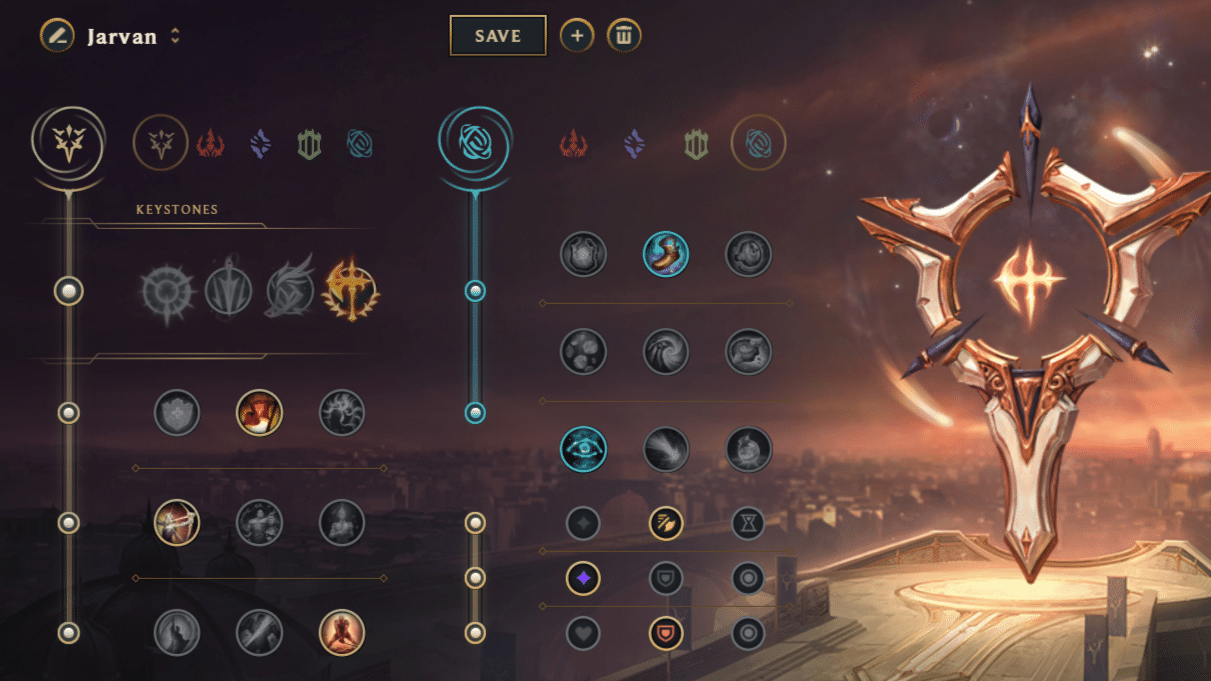
Task: Select the Triumph rune
Action: pyautogui.click(x=259, y=412)
